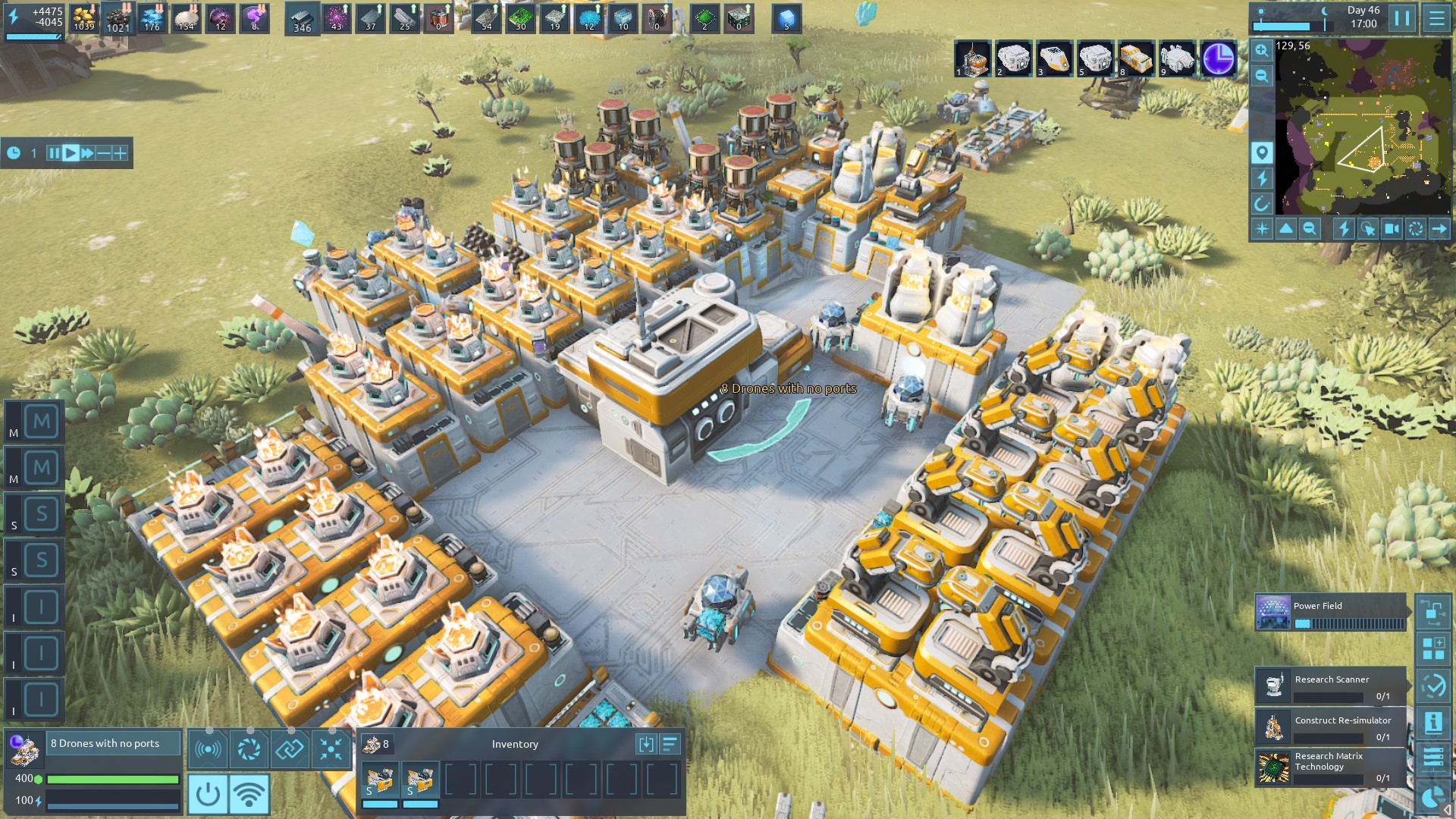Pause the game with the top-right pause button
1456x819 pixels.
pos(1401,18)
